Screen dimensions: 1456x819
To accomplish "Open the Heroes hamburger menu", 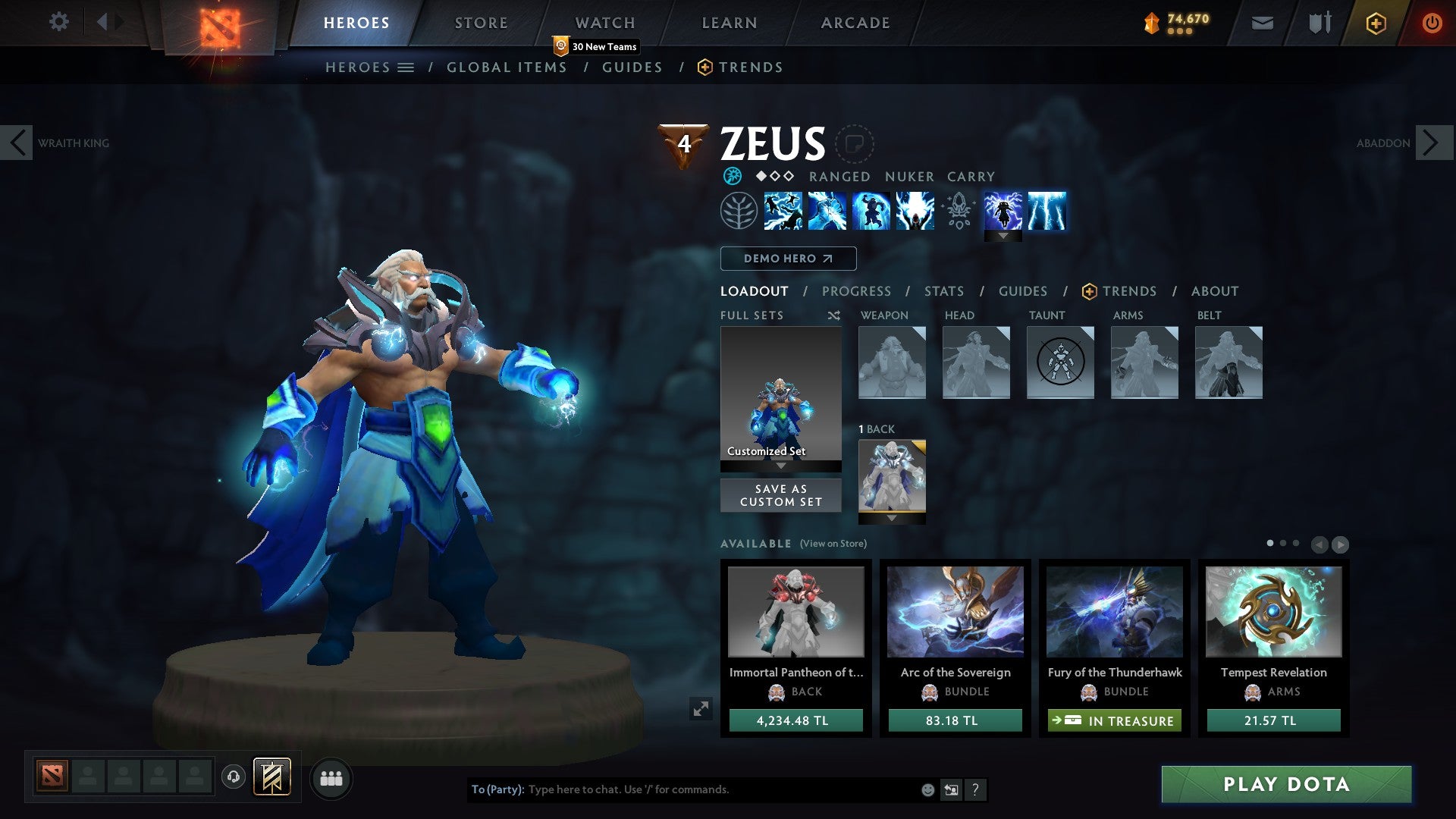I will (x=406, y=67).
